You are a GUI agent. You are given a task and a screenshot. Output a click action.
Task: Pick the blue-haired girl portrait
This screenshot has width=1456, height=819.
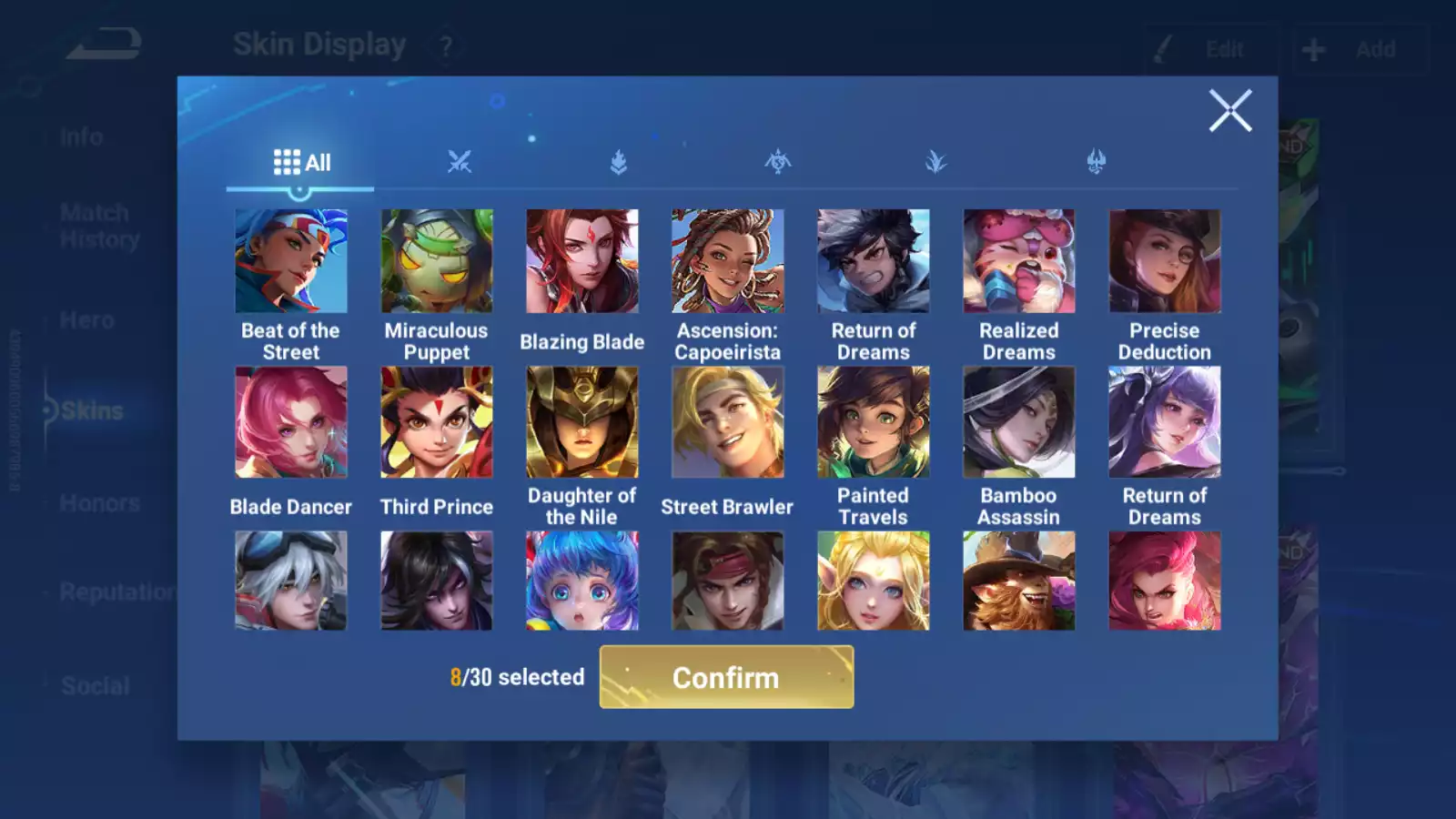pos(582,581)
